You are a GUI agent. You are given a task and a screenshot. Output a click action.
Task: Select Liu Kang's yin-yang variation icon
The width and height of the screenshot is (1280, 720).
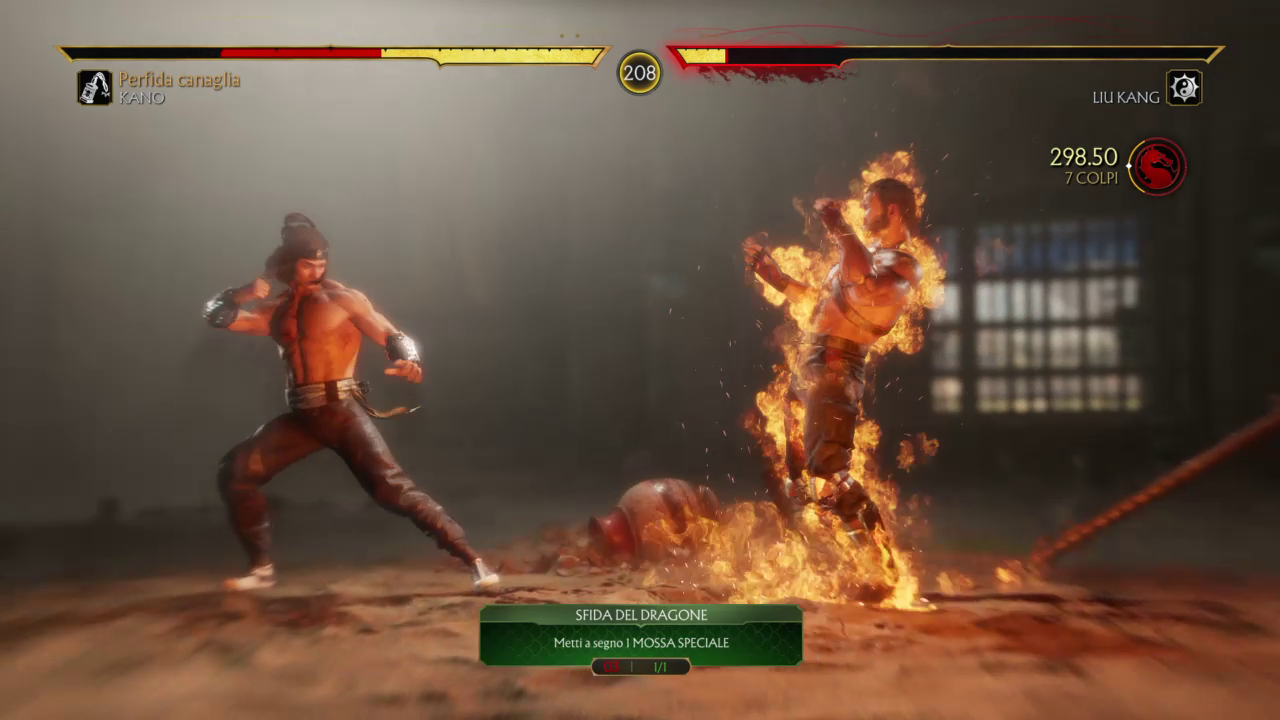coord(1184,88)
